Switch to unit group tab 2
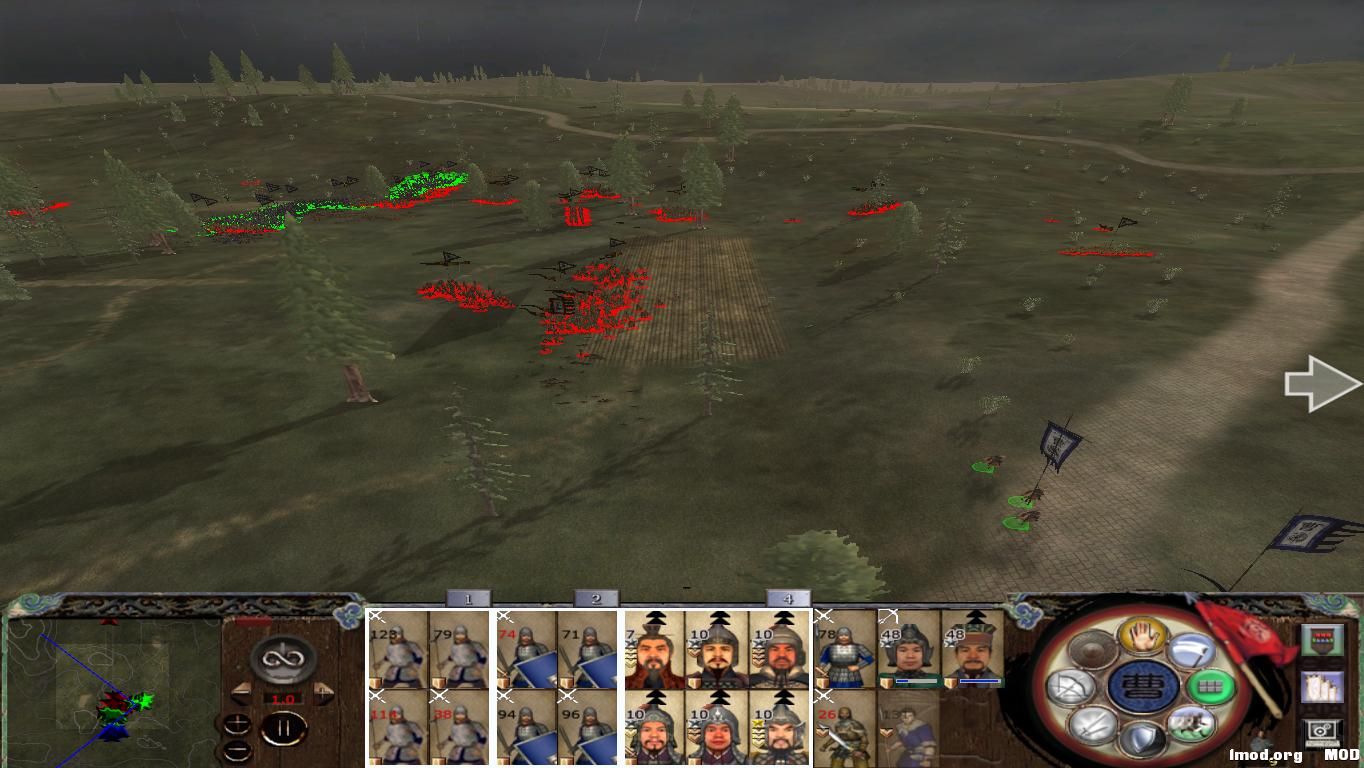 pos(595,600)
